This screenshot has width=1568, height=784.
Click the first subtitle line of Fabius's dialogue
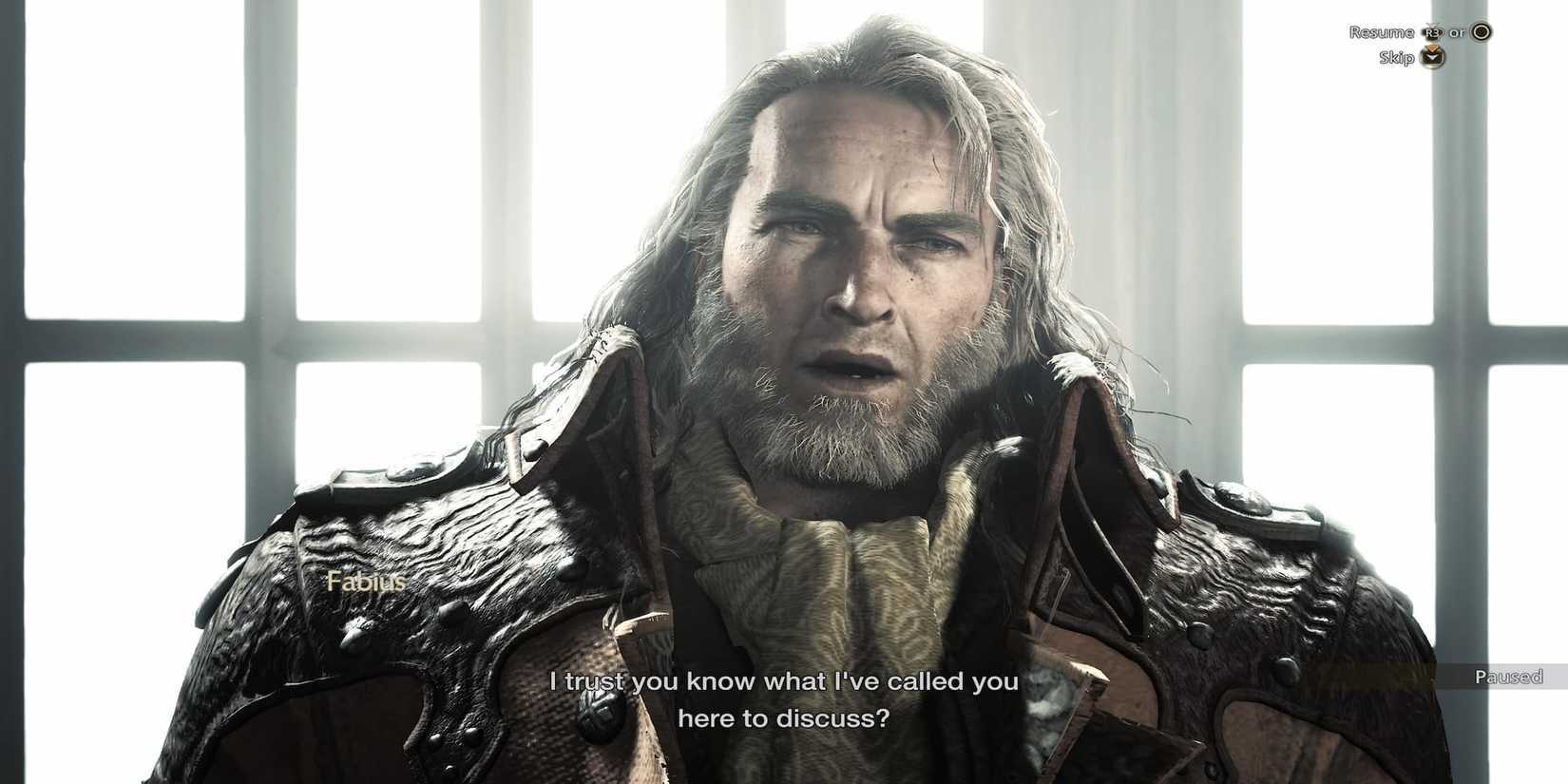[782, 680]
